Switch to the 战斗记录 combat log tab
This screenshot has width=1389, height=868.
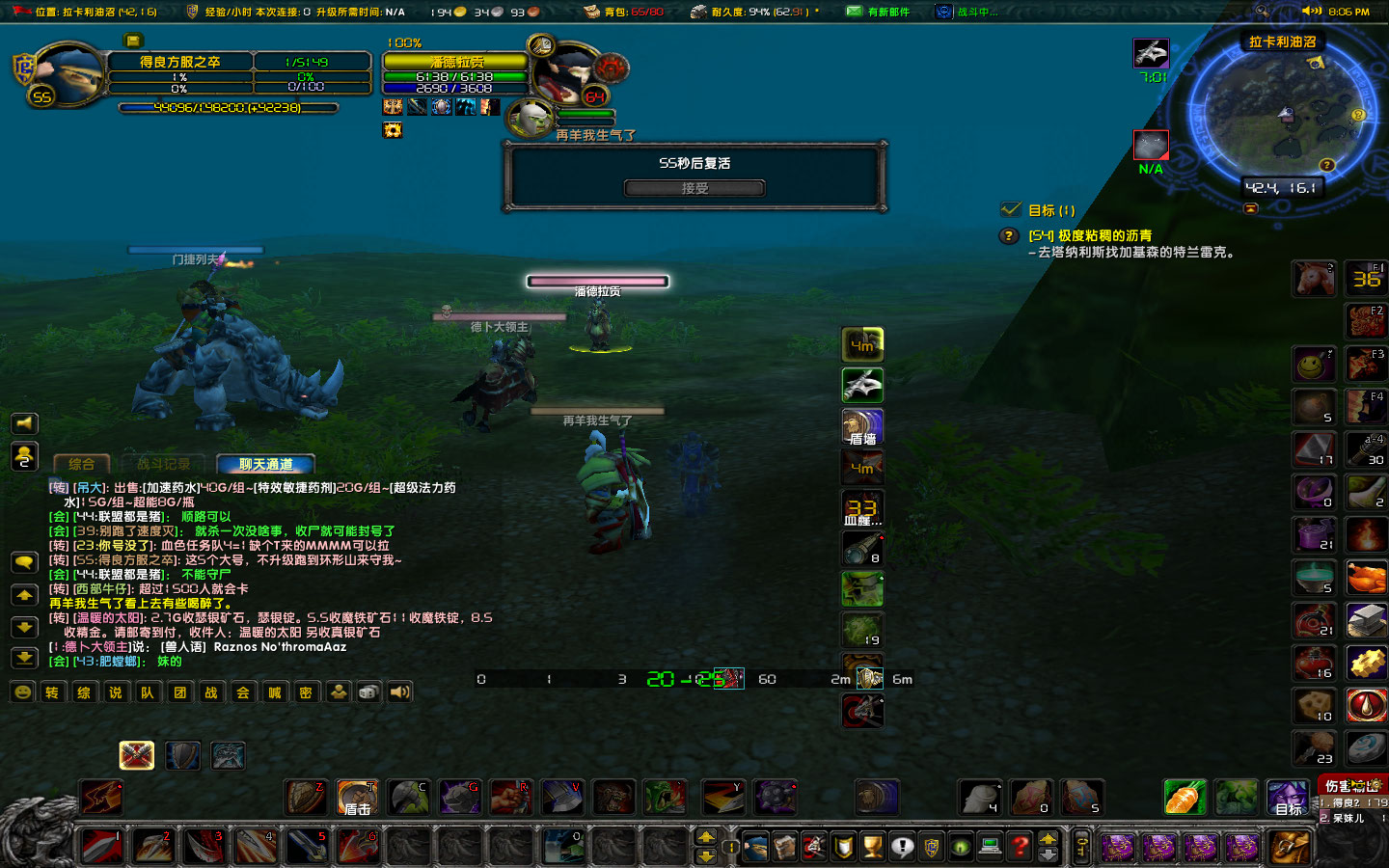coord(164,464)
